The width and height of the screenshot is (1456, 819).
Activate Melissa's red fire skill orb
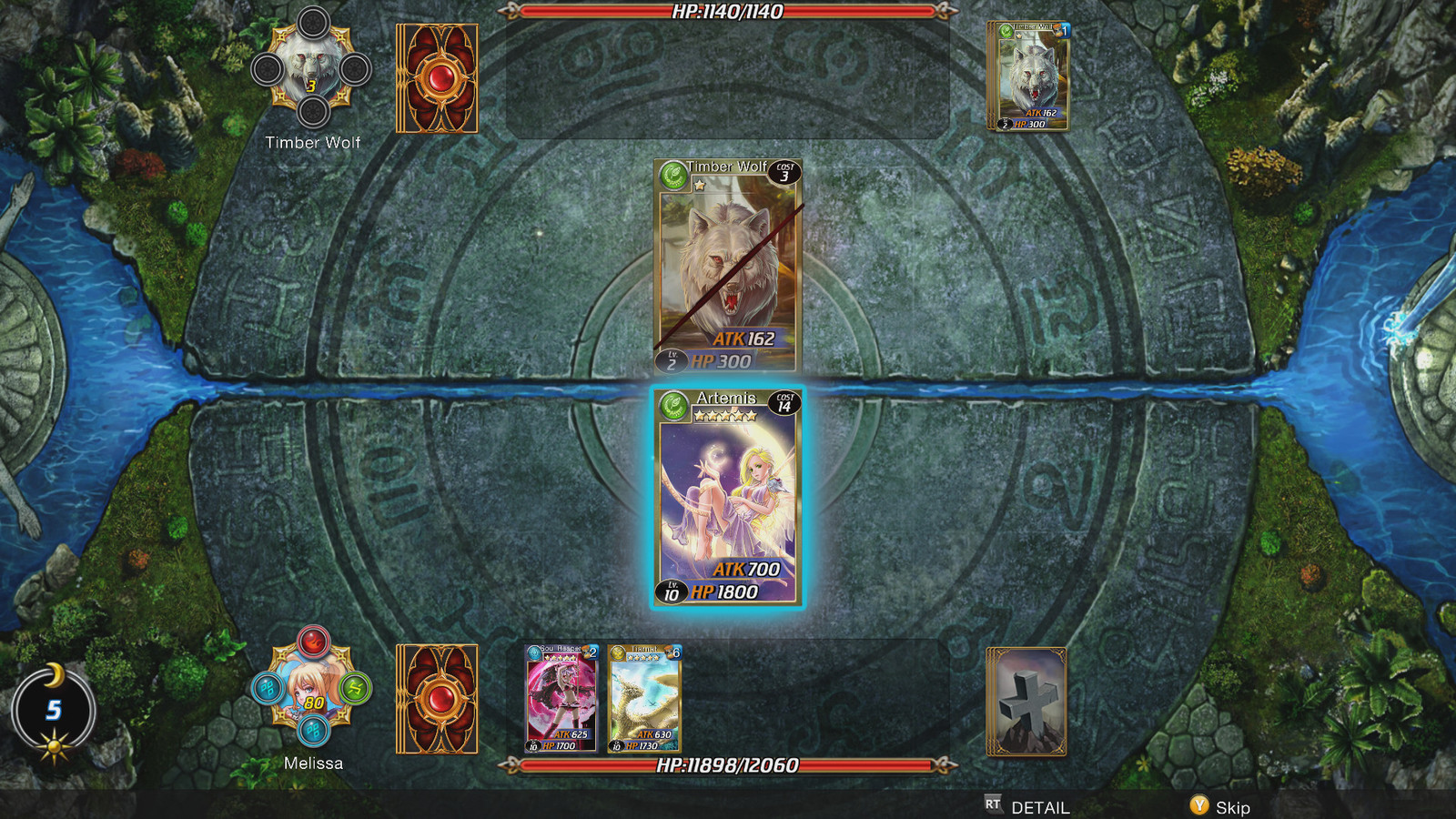pyautogui.click(x=312, y=641)
